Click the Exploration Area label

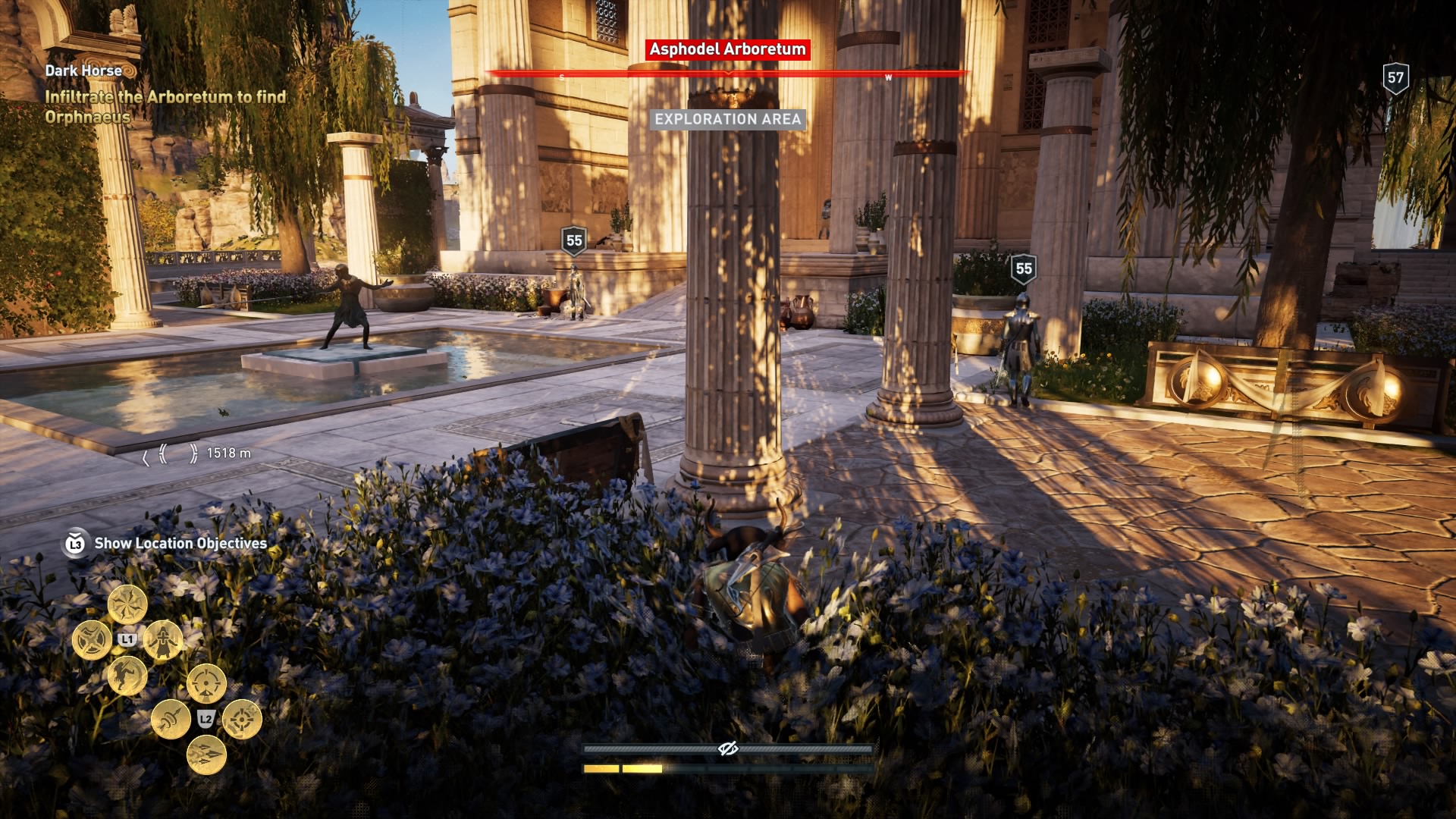[x=727, y=118]
